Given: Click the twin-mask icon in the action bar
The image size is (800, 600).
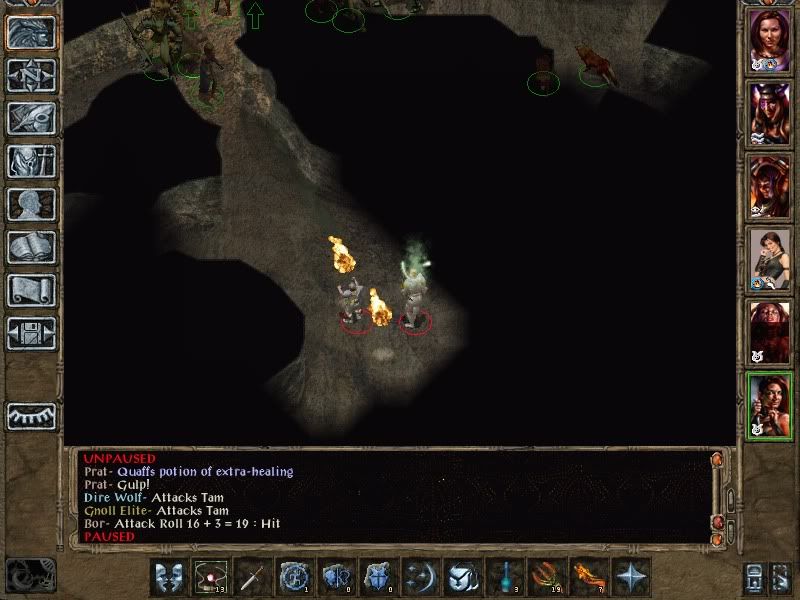Looking at the screenshot, I should click(x=169, y=577).
